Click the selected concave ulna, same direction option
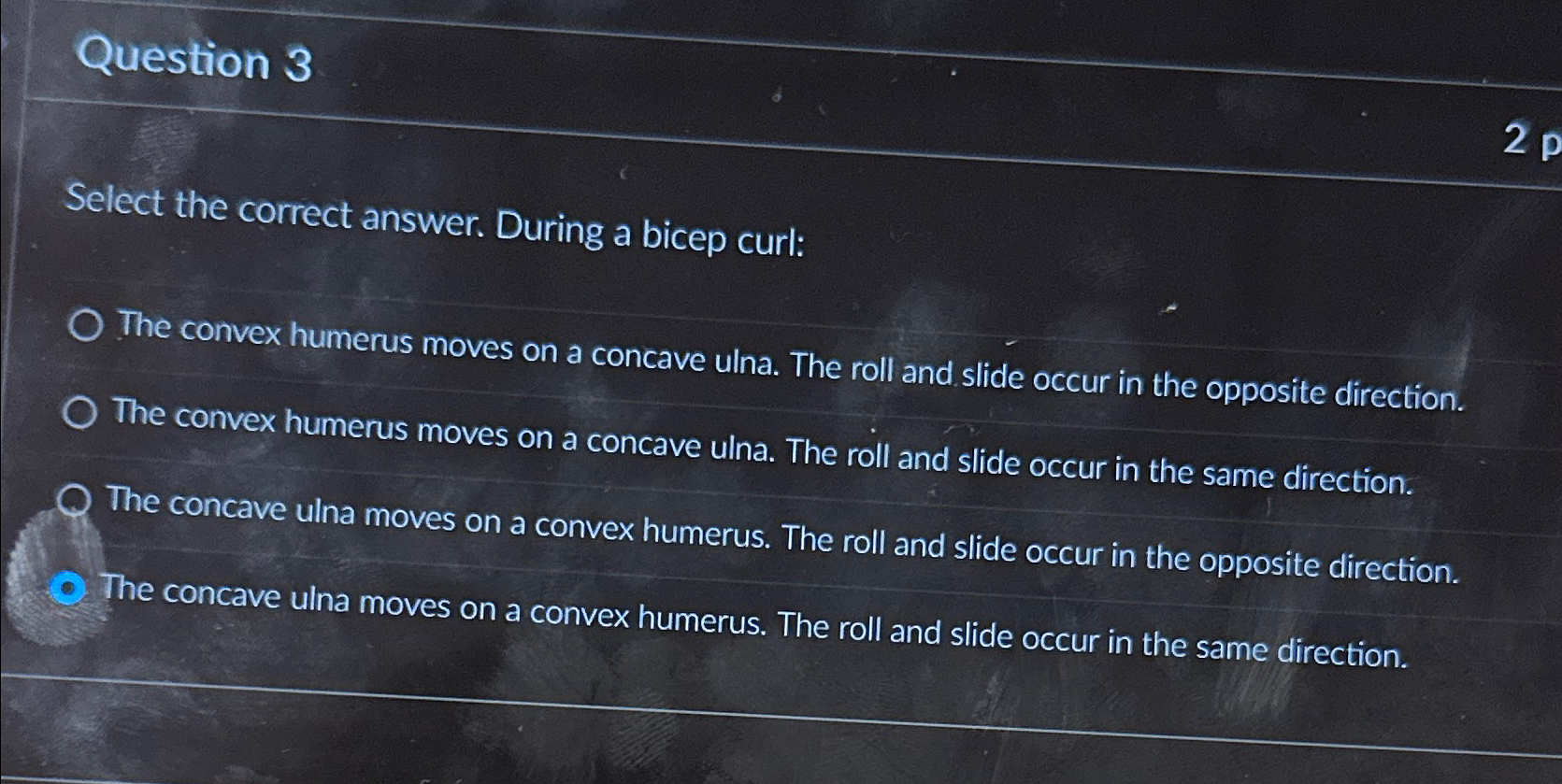The image size is (1562, 784). point(68,589)
